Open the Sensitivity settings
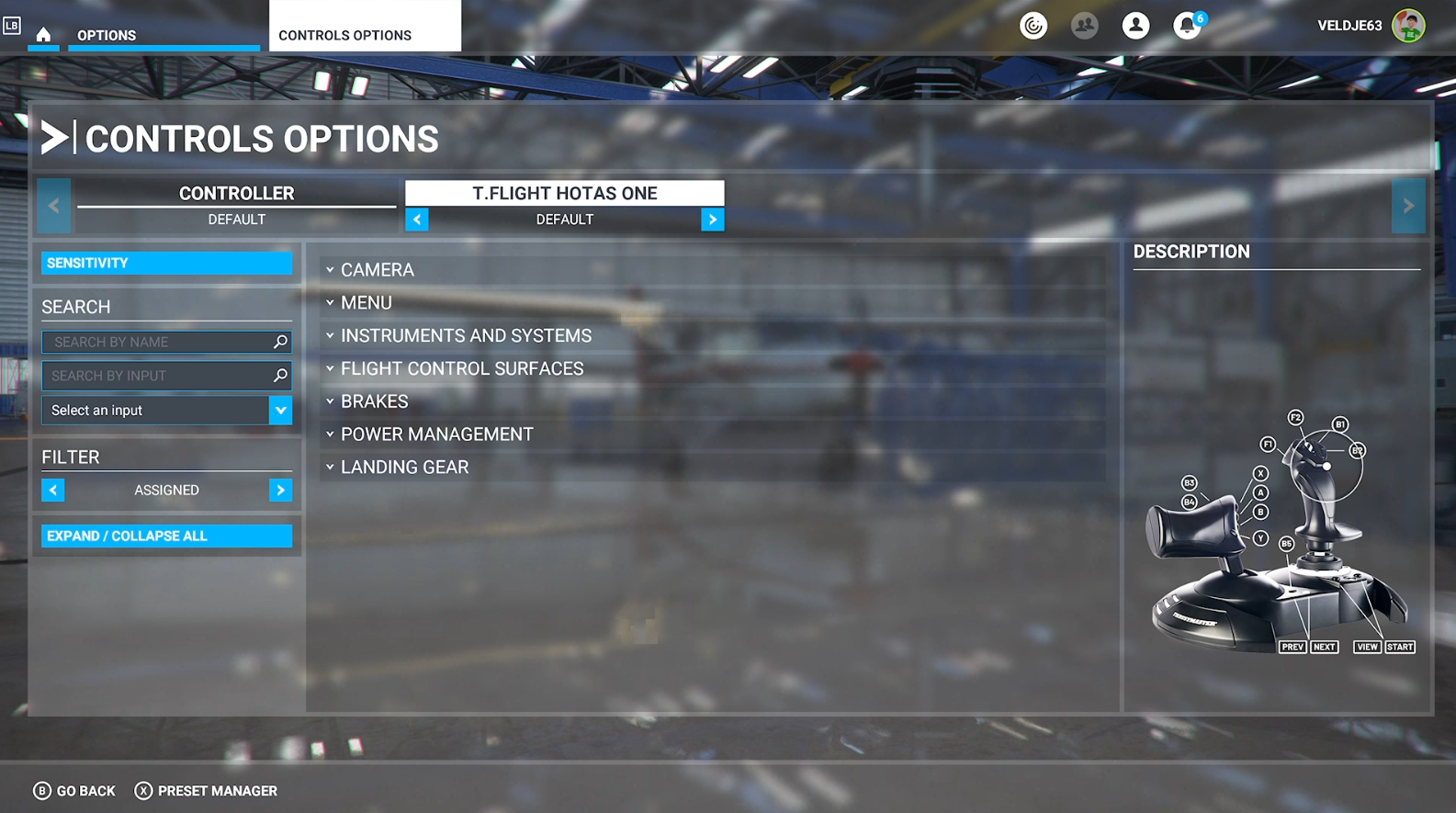 [166, 263]
